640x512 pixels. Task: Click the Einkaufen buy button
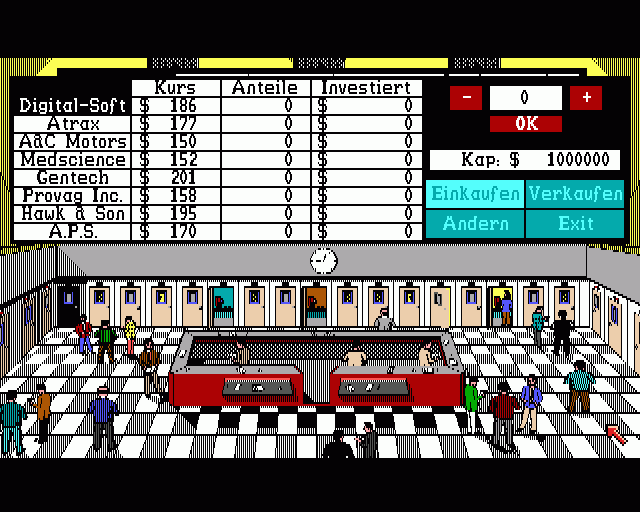(475, 193)
